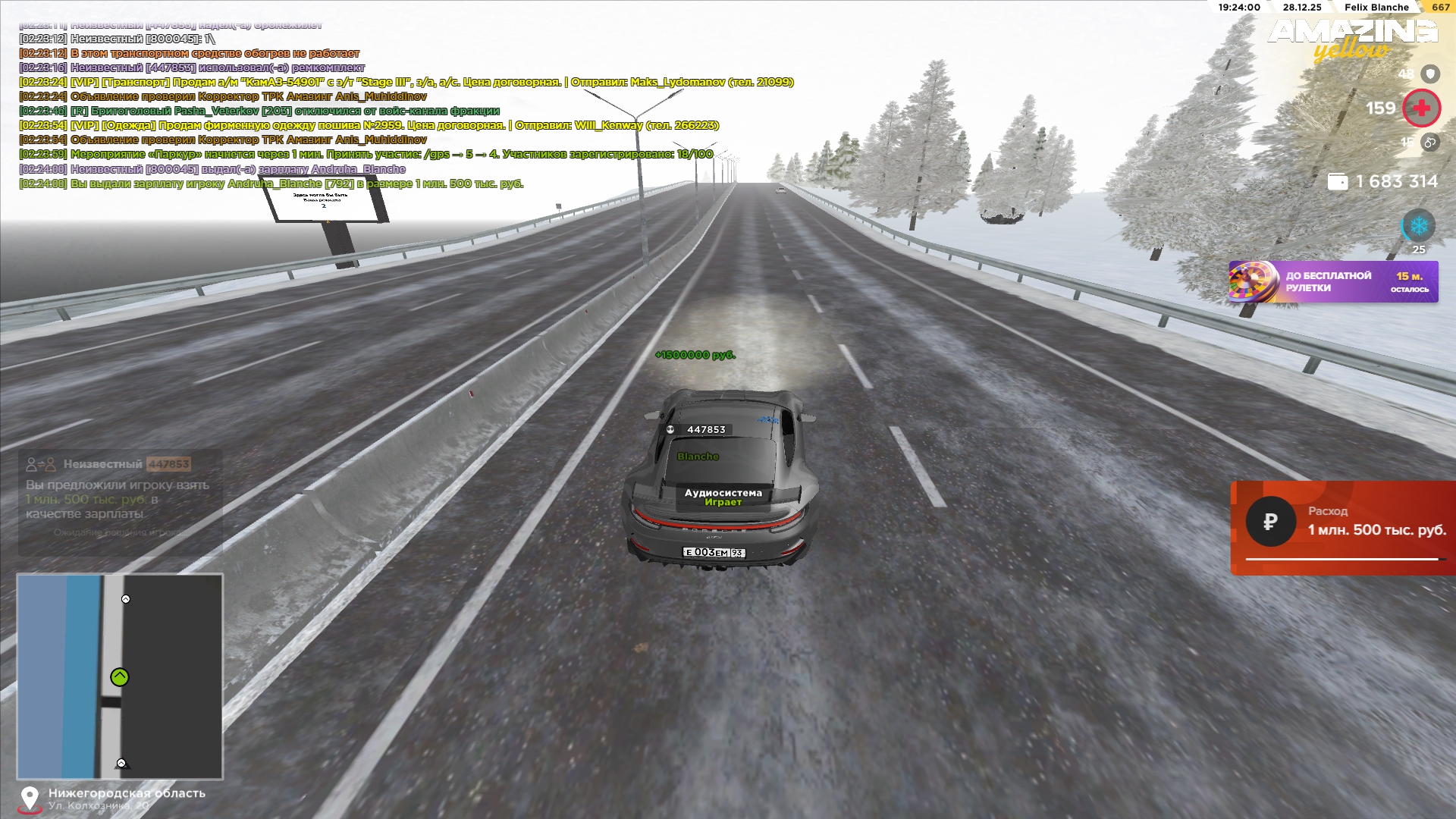Viewport: 1456px width, 819px height.
Task: Open the chat log area
Action: [379, 106]
